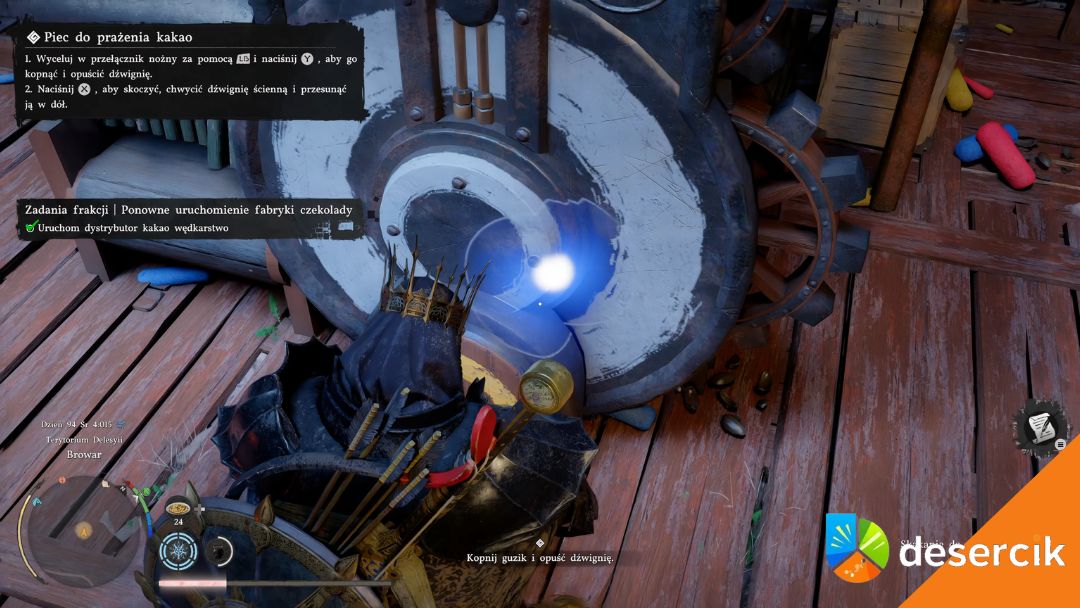Image resolution: width=1080 pixels, height=608 pixels.
Task: Activate the blue snowflake ability icon
Action: [179, 551]
